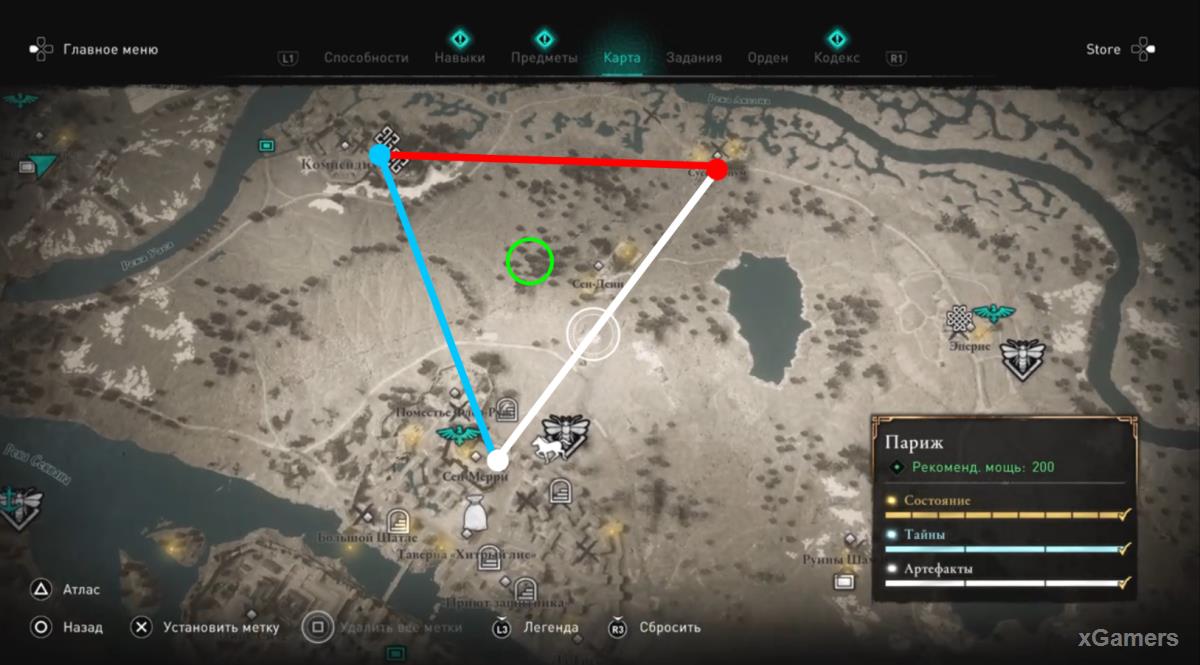Switch to the Задания tab
The width and height of the screenshot is (1200, 665).
tap(694, 58)
